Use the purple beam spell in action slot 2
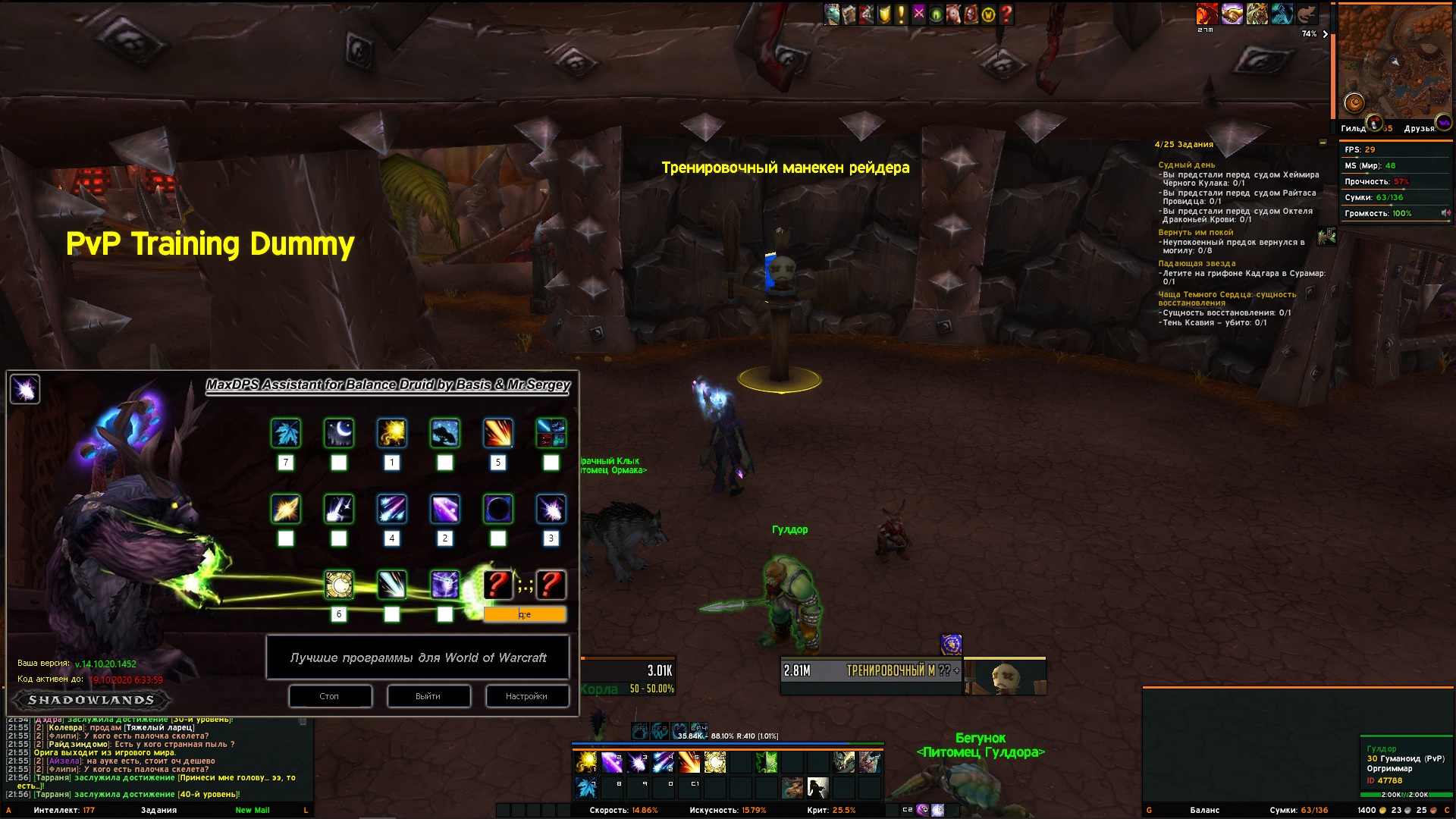The width and height of the screenshot is (1456, 819). (x=612, y=762)
